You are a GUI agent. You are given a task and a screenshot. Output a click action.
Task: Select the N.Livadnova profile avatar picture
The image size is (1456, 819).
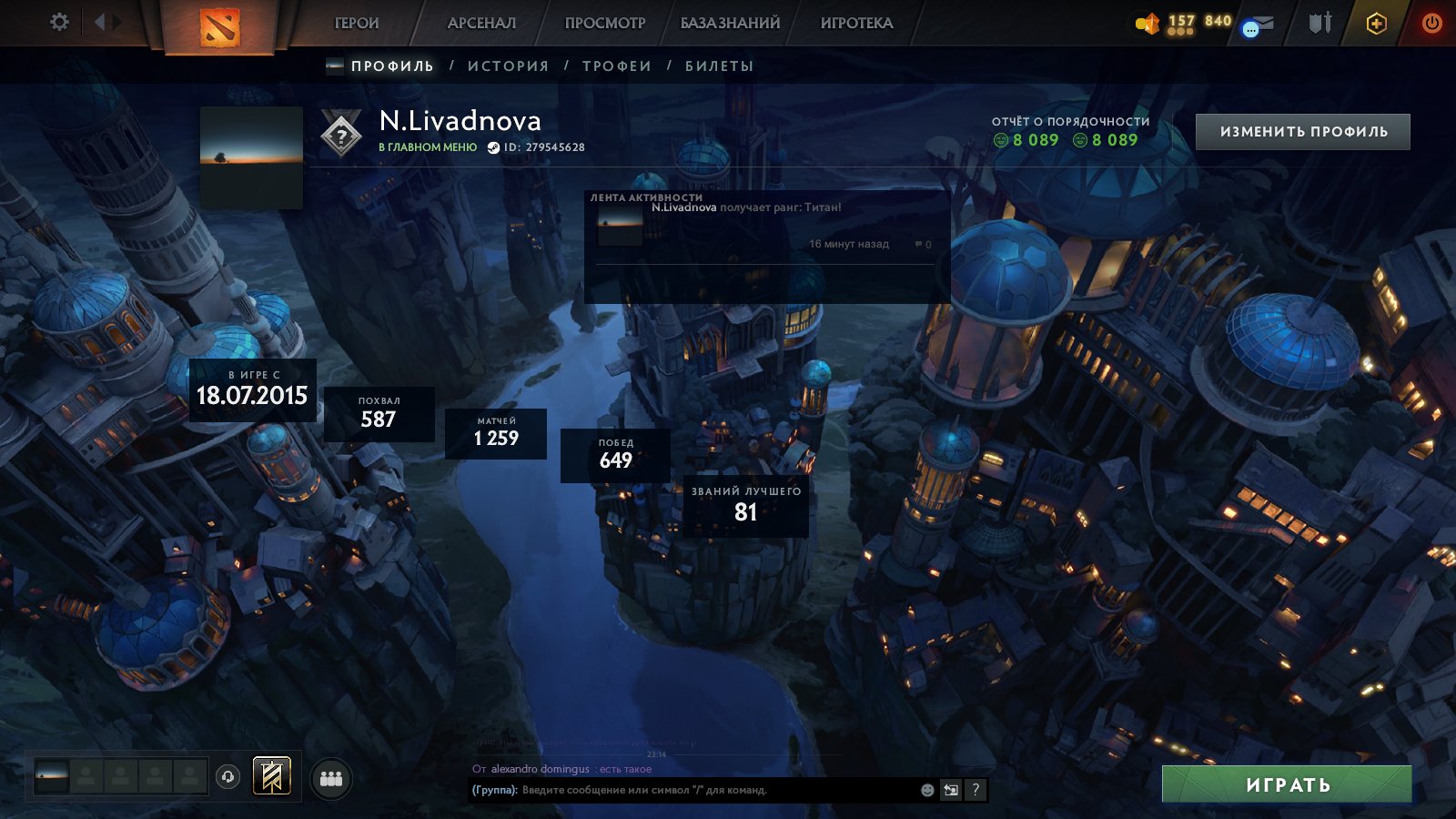tap(251, 157)
